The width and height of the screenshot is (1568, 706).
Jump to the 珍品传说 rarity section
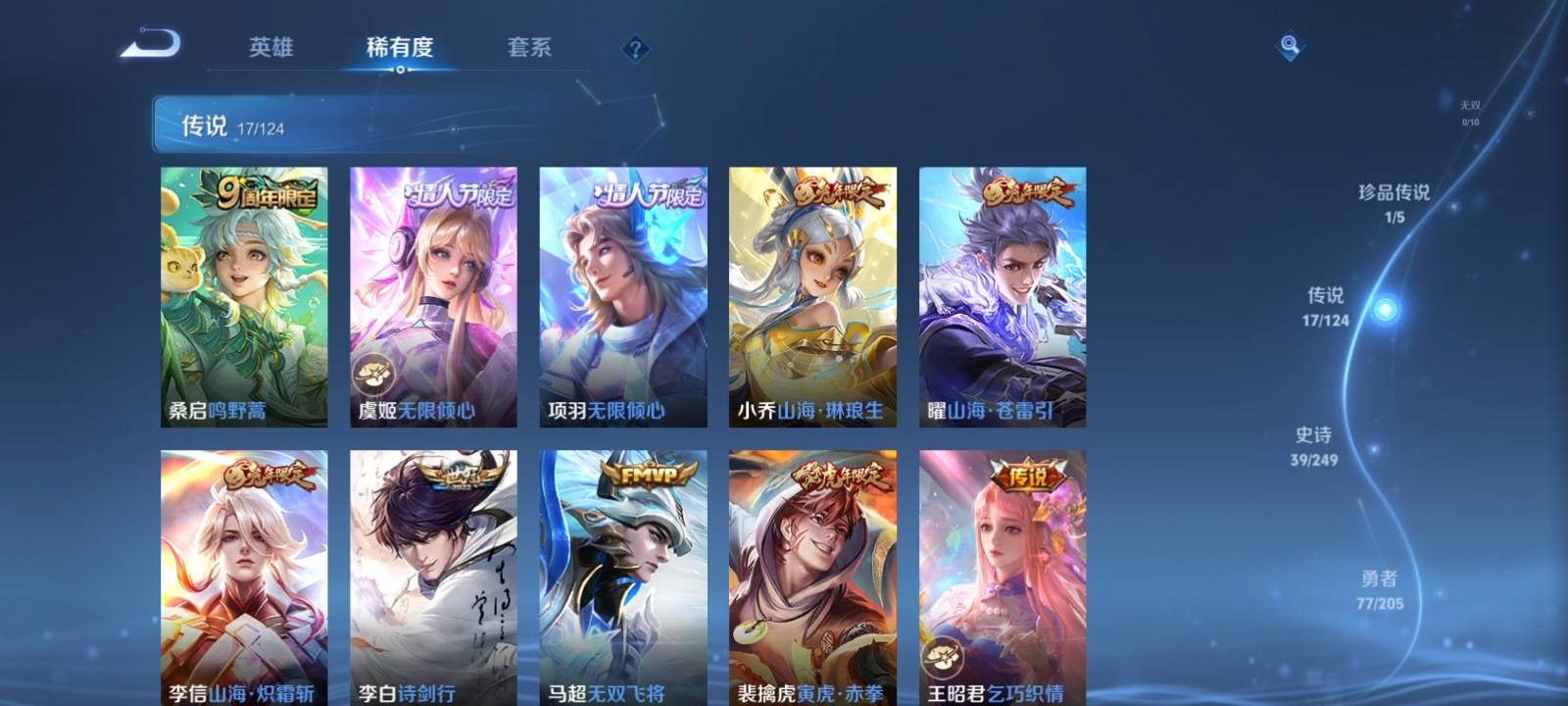1394,202
